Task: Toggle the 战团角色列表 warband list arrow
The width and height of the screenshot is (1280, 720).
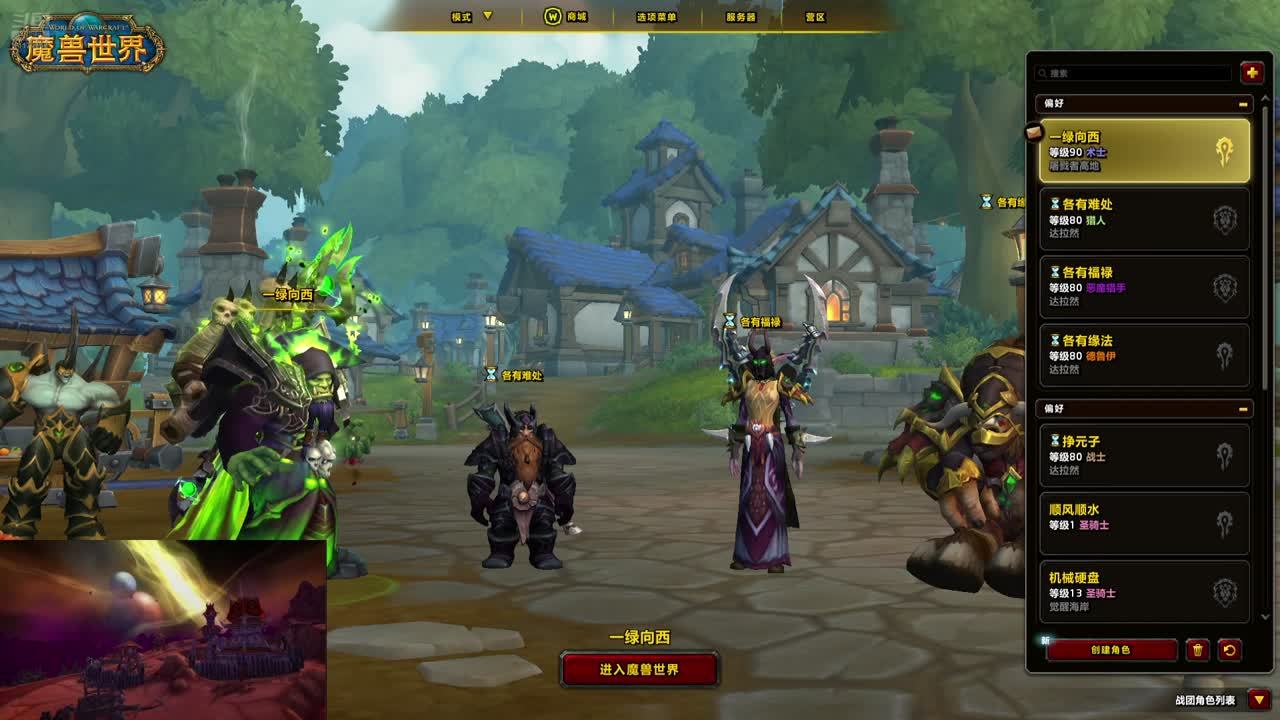Action: click(x=1259, y=700)
